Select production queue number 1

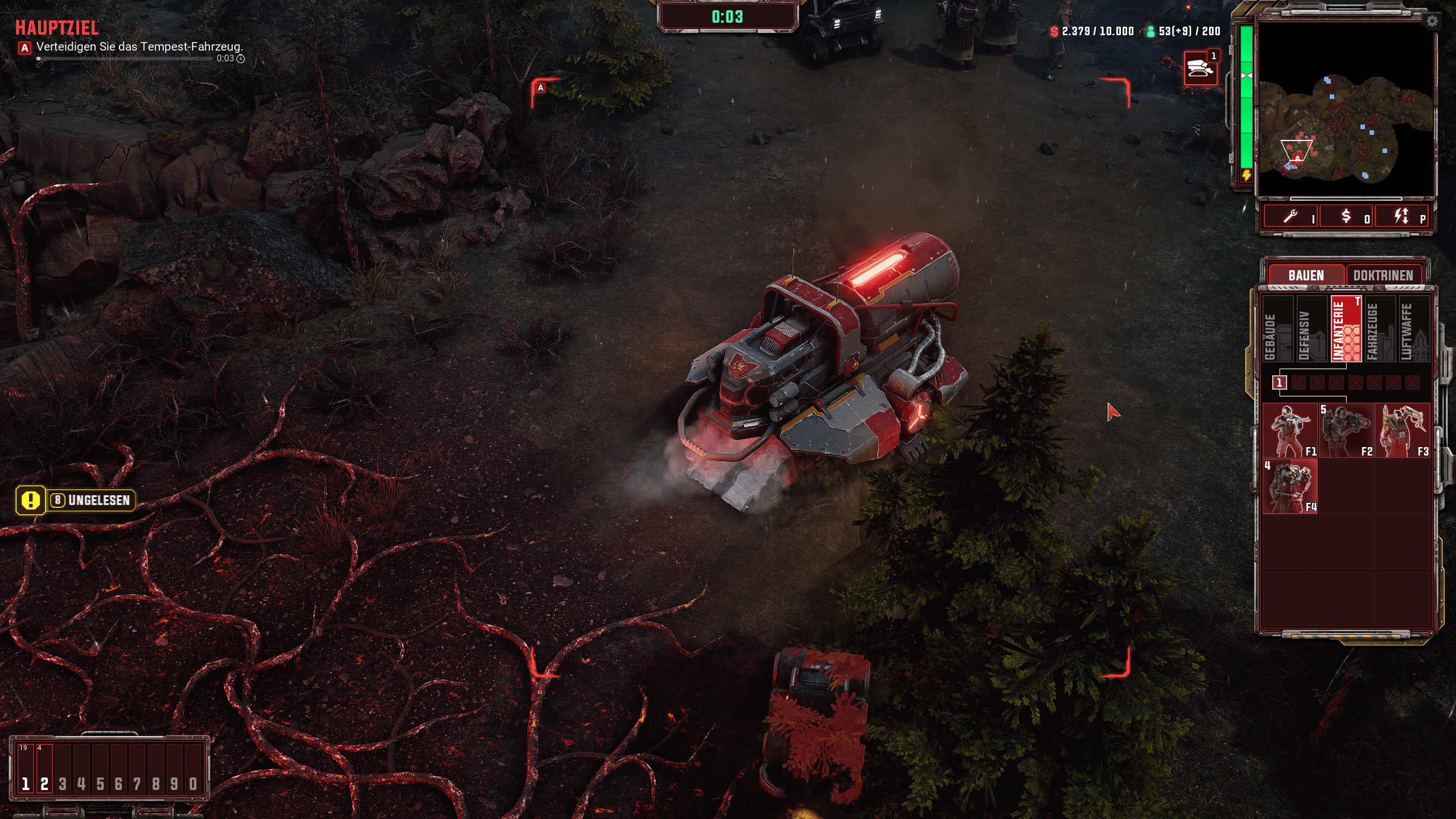(1280, 382)
